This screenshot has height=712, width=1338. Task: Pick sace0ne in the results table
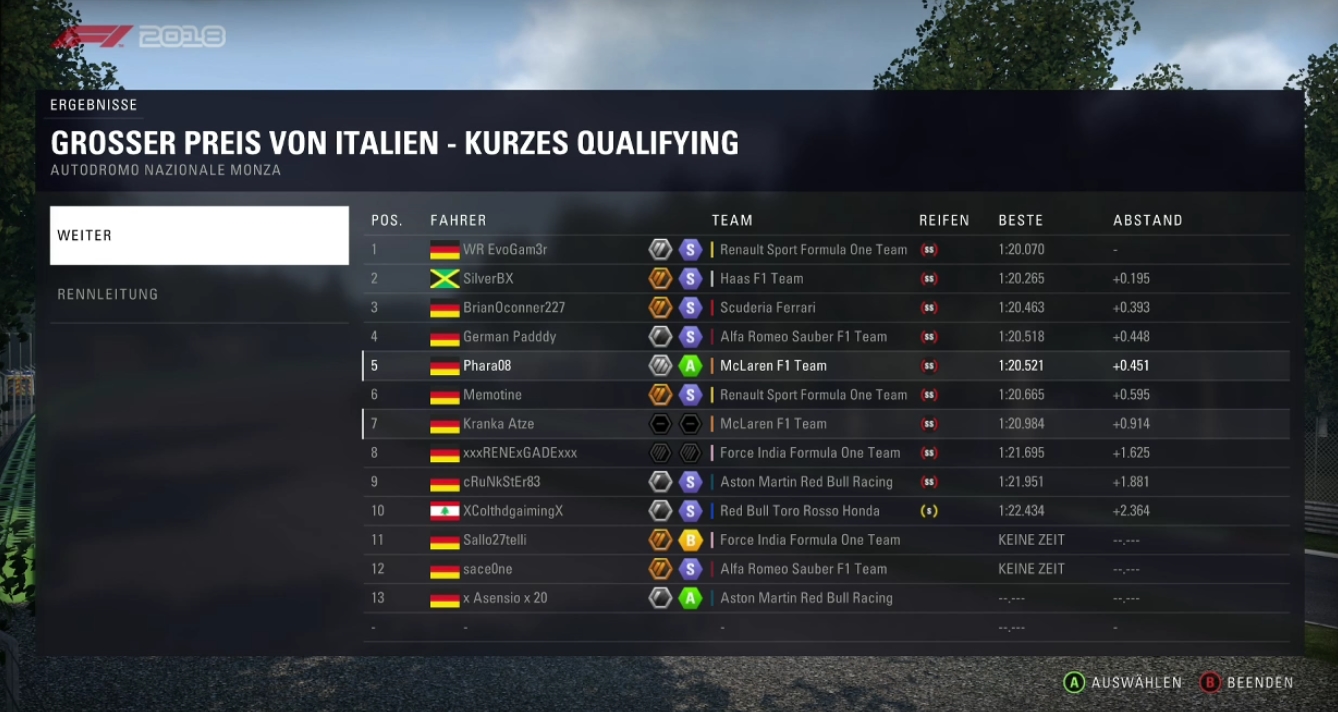pos(488,569)
